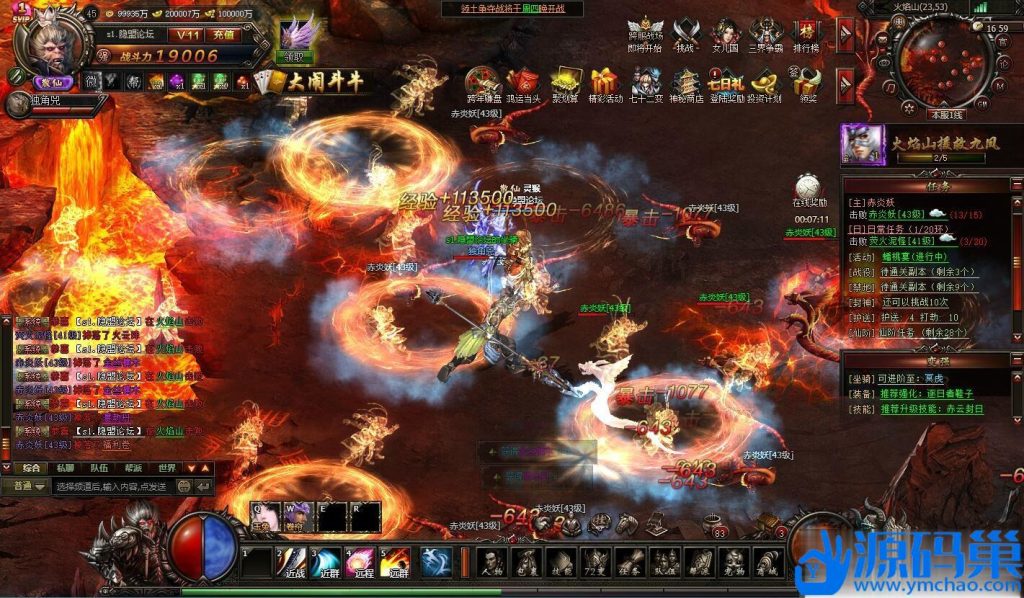Open the 七十二变 transformation icon
Viewport: 1024px width, 598px height.
tap(645, 85)
